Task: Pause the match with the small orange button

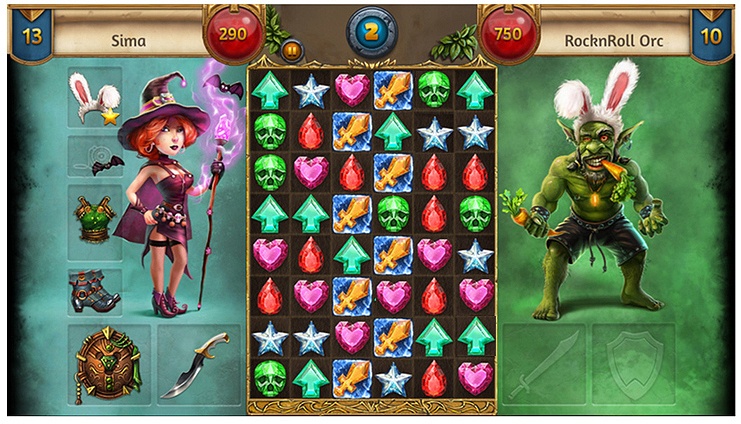Action: 292,49
